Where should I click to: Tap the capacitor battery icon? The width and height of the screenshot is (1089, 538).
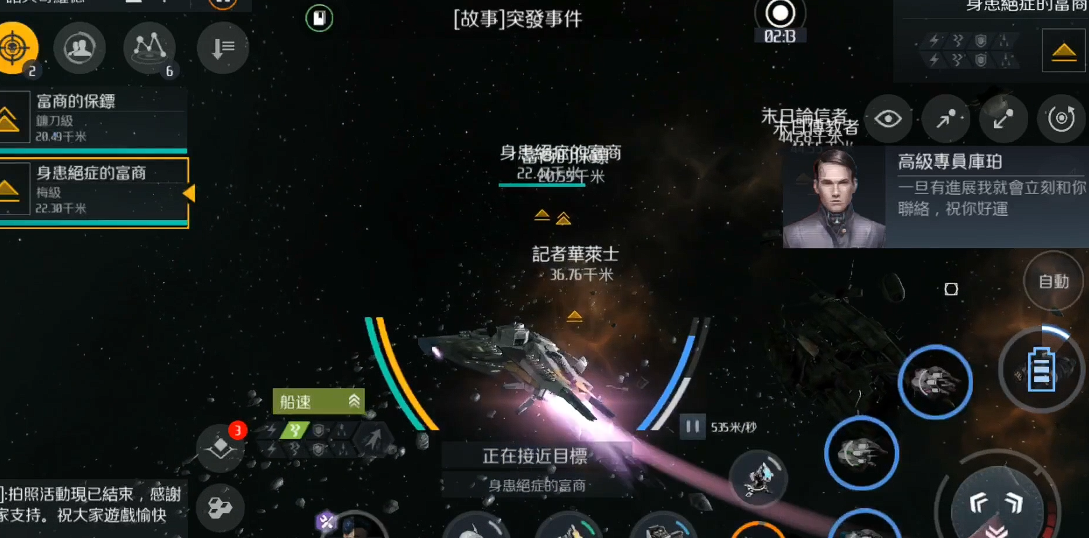pos(1041,371)
